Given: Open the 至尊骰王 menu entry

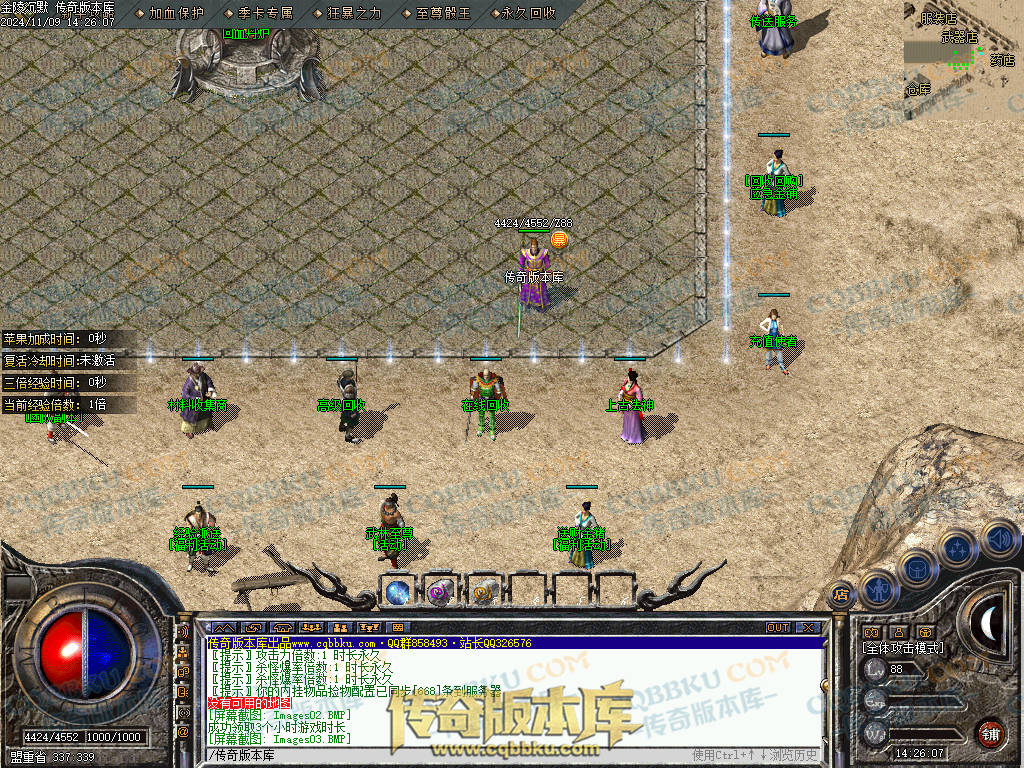Looking at the screenshot, I should click(x=442, y=13).
